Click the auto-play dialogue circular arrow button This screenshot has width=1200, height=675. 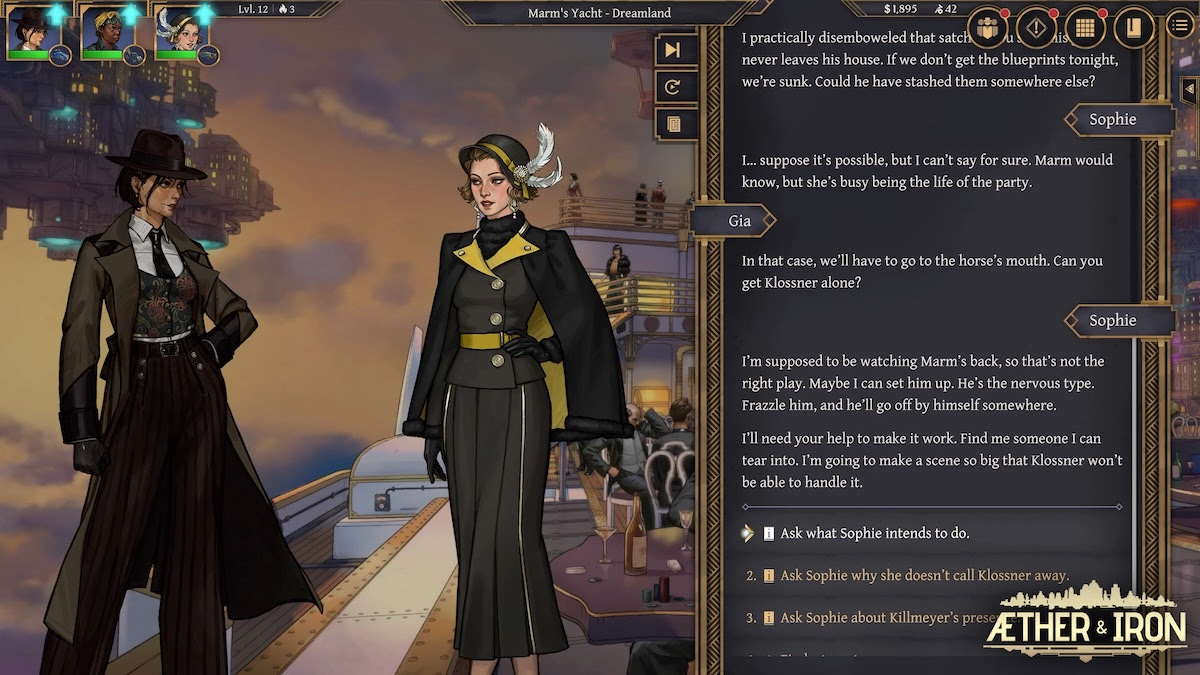click(x=673, y=87)
